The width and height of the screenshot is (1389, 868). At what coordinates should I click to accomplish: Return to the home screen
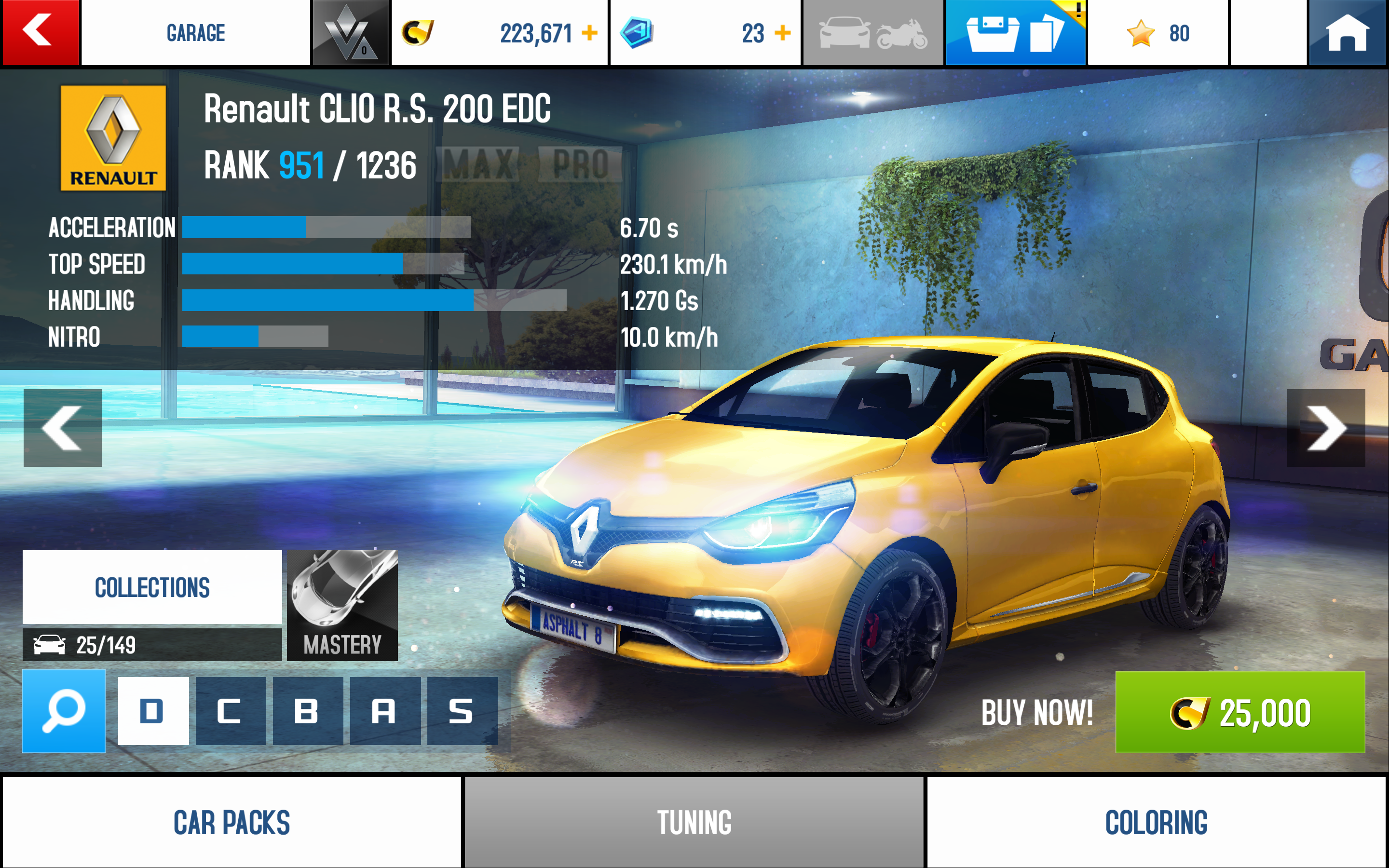point(1347,32)
